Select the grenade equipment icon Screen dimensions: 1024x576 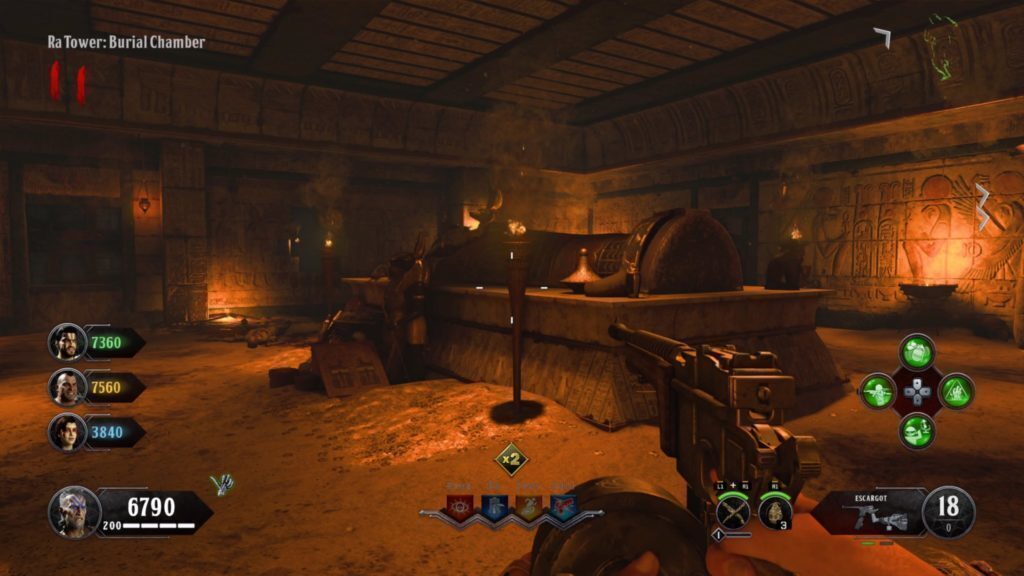[775, 511]
